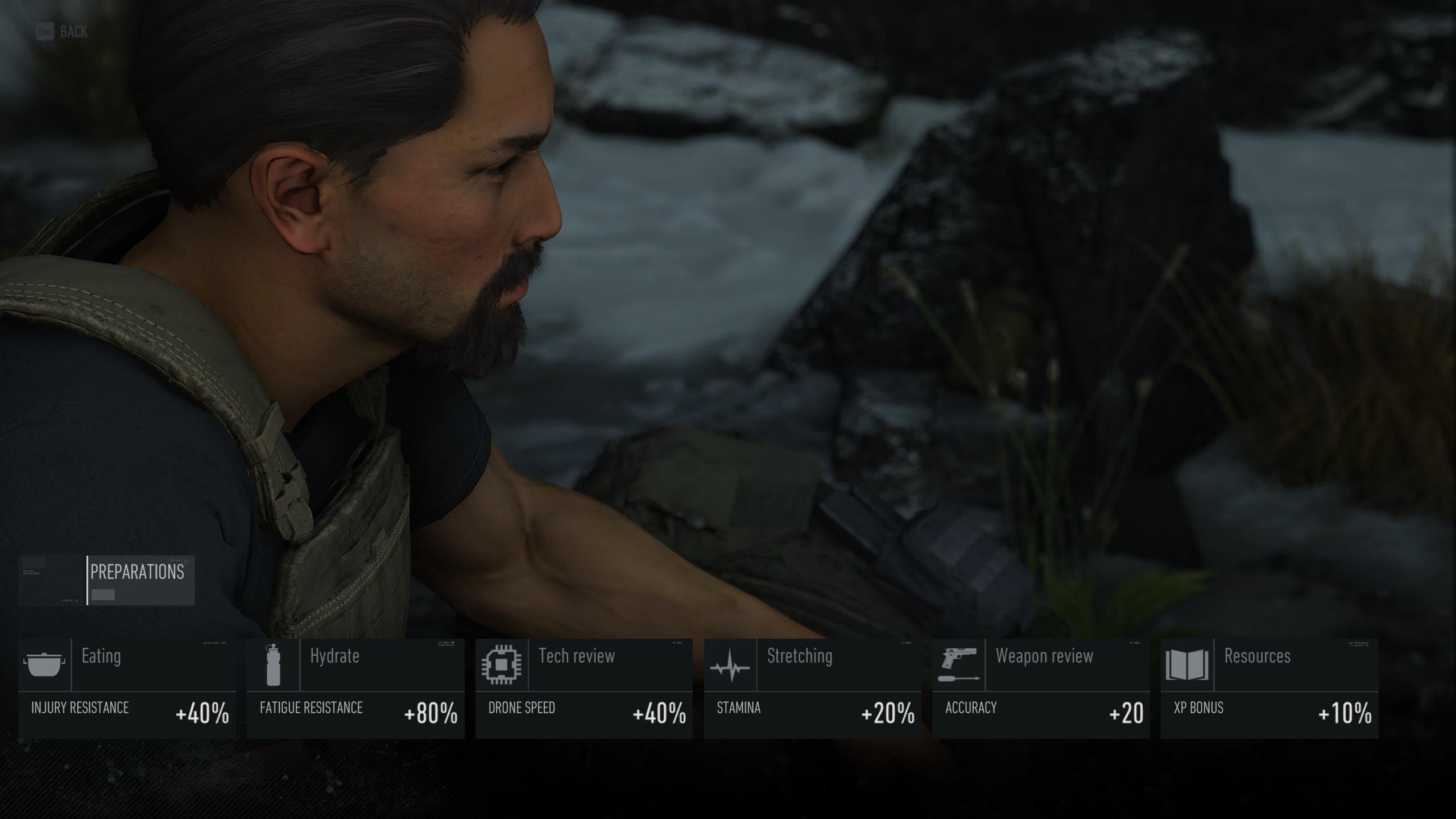Go back with the Back button
The width and height of the screenshot is (1456, 819).
click(62, 32)
